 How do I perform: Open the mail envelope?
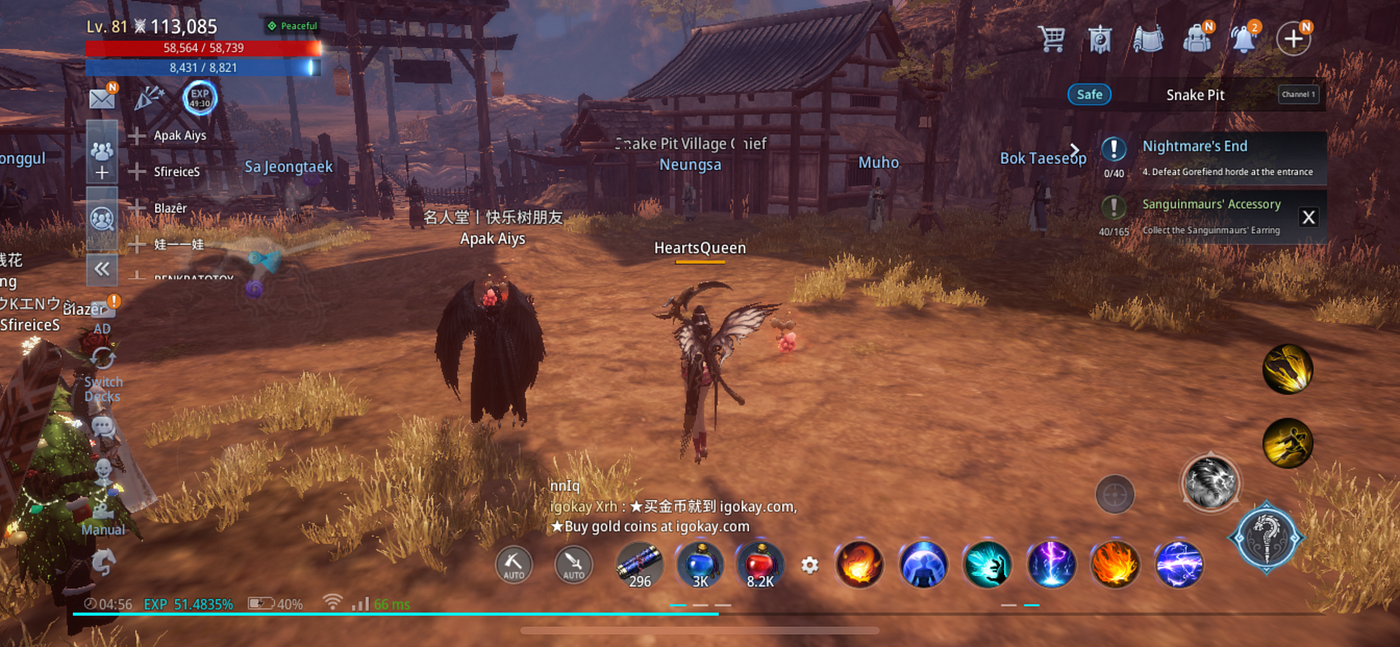[x=102, y=98]
